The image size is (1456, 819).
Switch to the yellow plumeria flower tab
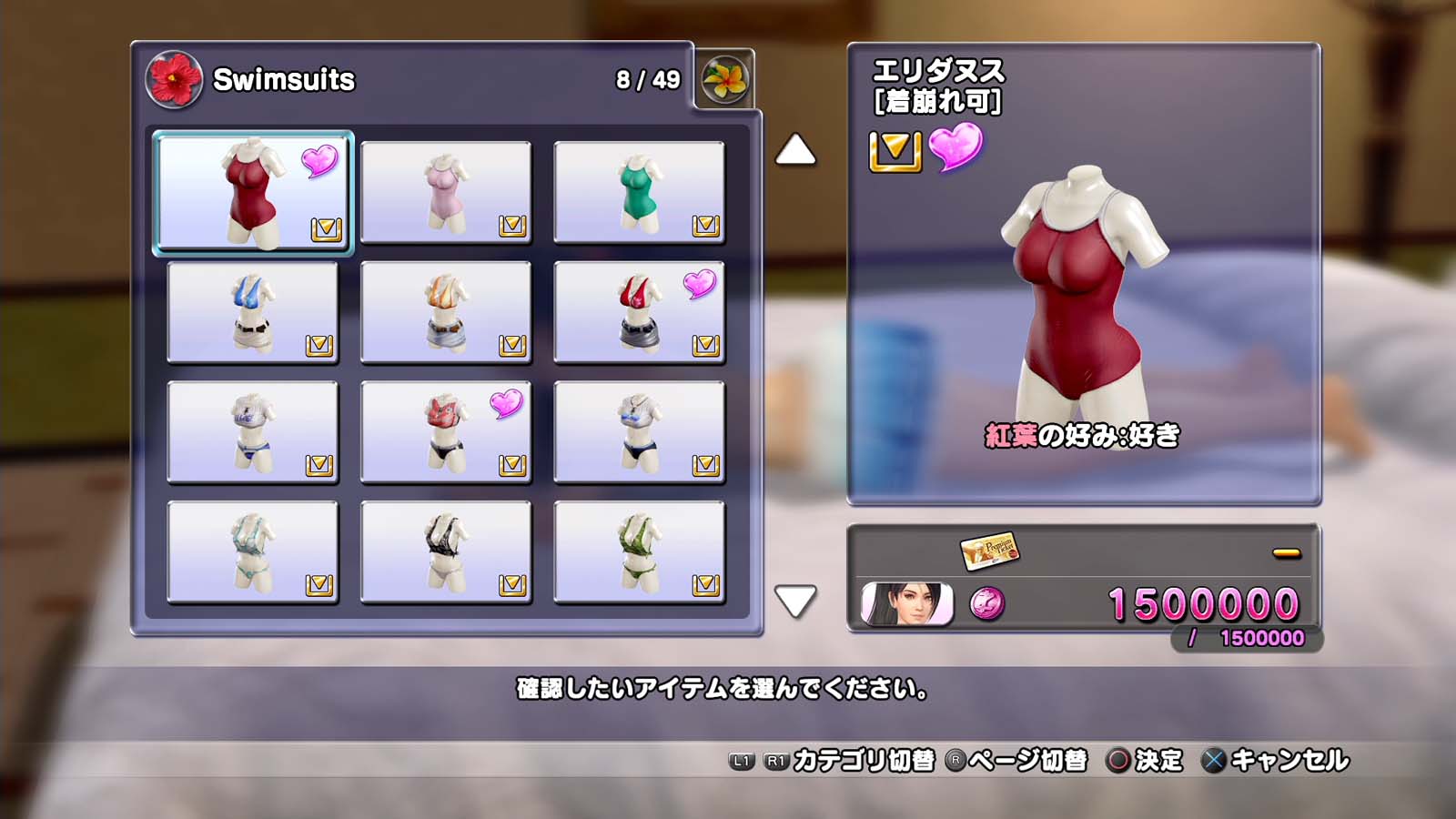click(x=724, y=79)
